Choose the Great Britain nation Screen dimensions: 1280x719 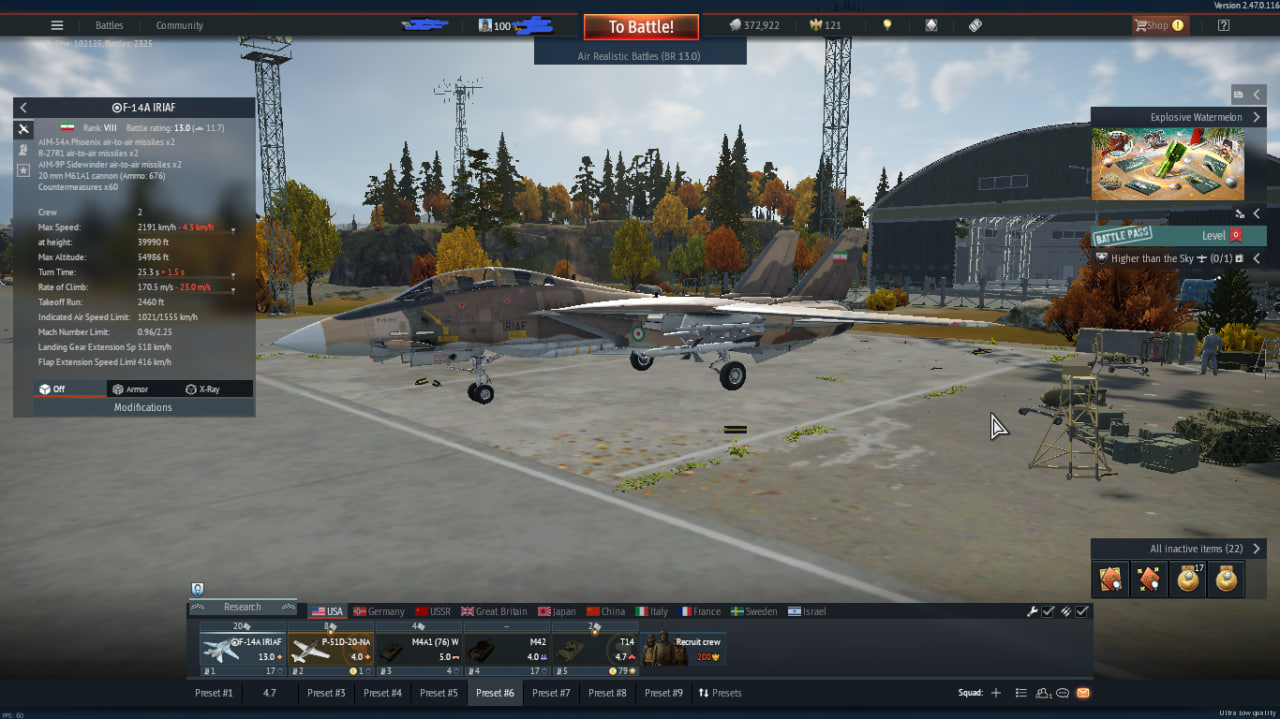coord(494,611)
